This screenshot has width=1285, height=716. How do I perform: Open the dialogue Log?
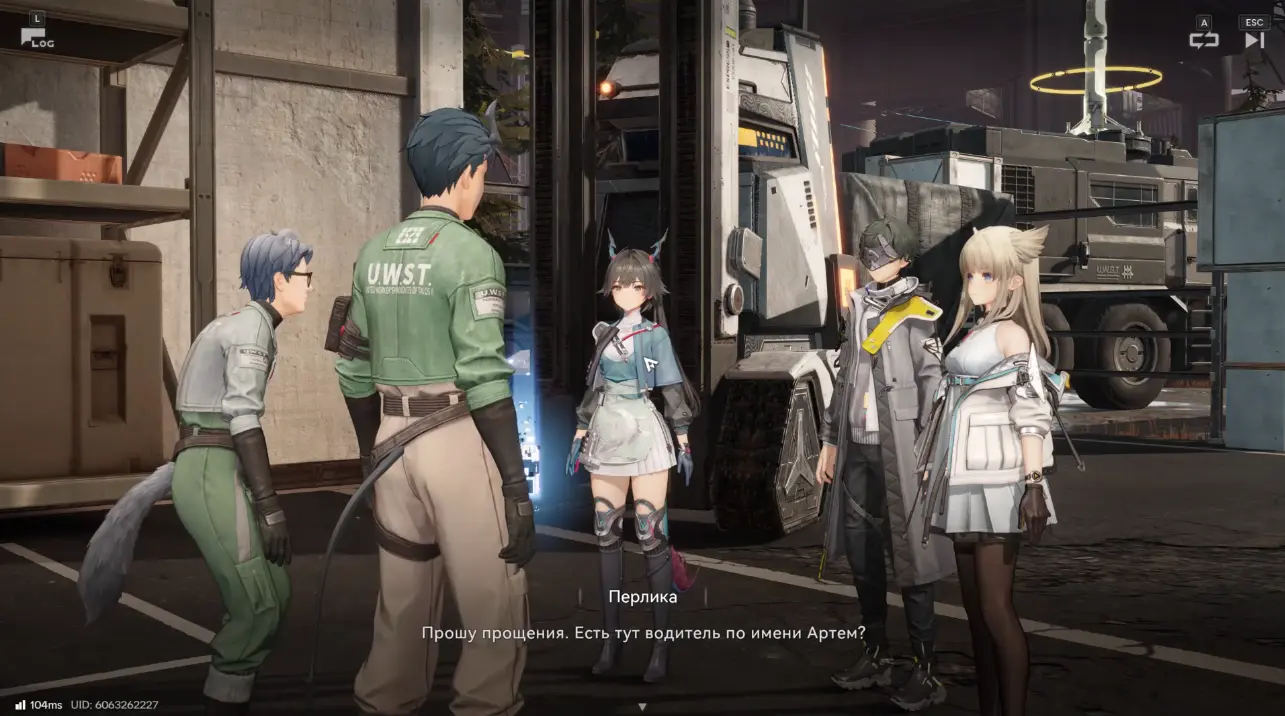[36, 38]
